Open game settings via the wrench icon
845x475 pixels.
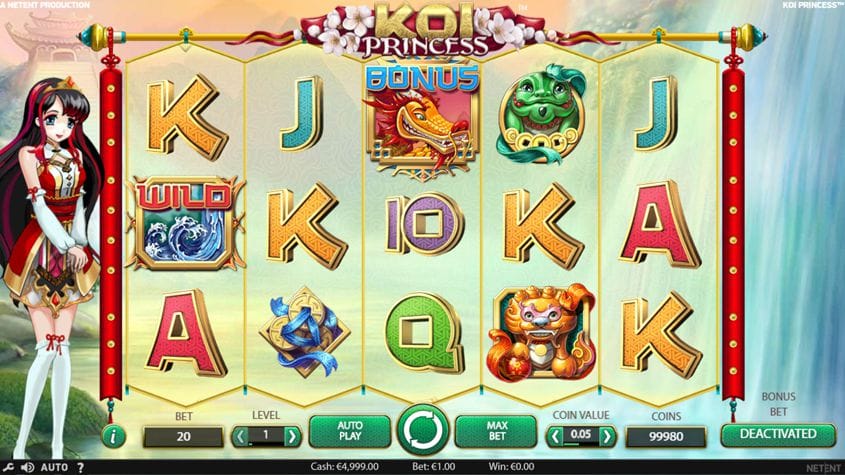click(8, 467)
